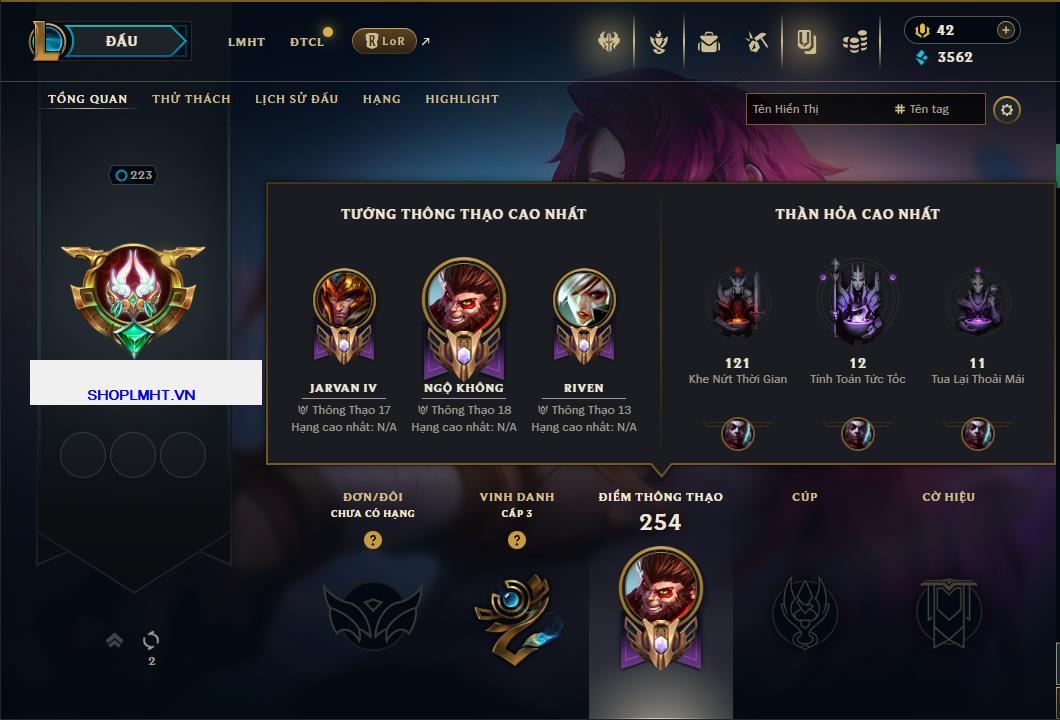Show the Vinh Danh honor emblem
The width and height of the screenshot is (1060, 720).
coord(517,612)
